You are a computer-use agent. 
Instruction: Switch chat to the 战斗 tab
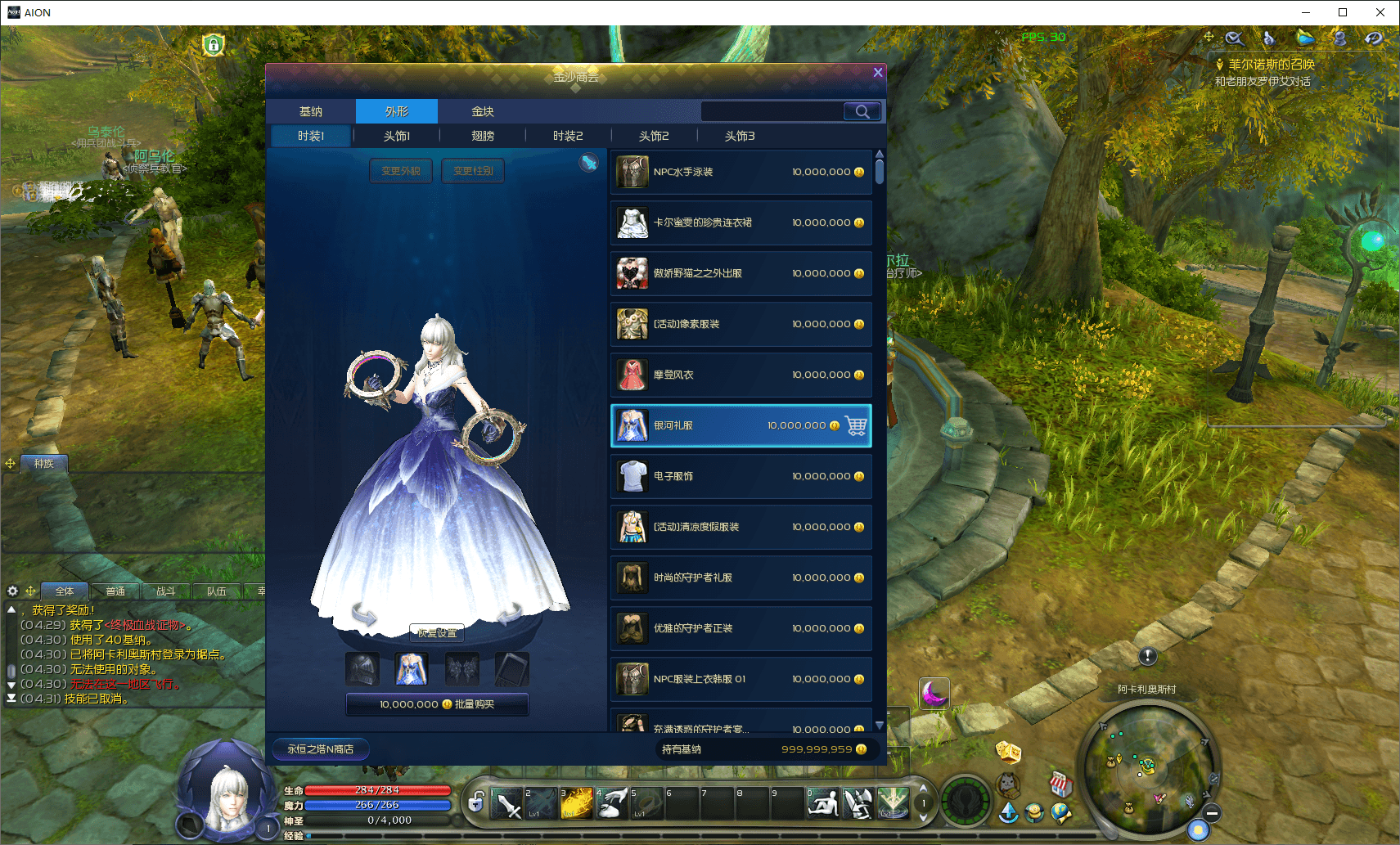[x=166, y=591]
